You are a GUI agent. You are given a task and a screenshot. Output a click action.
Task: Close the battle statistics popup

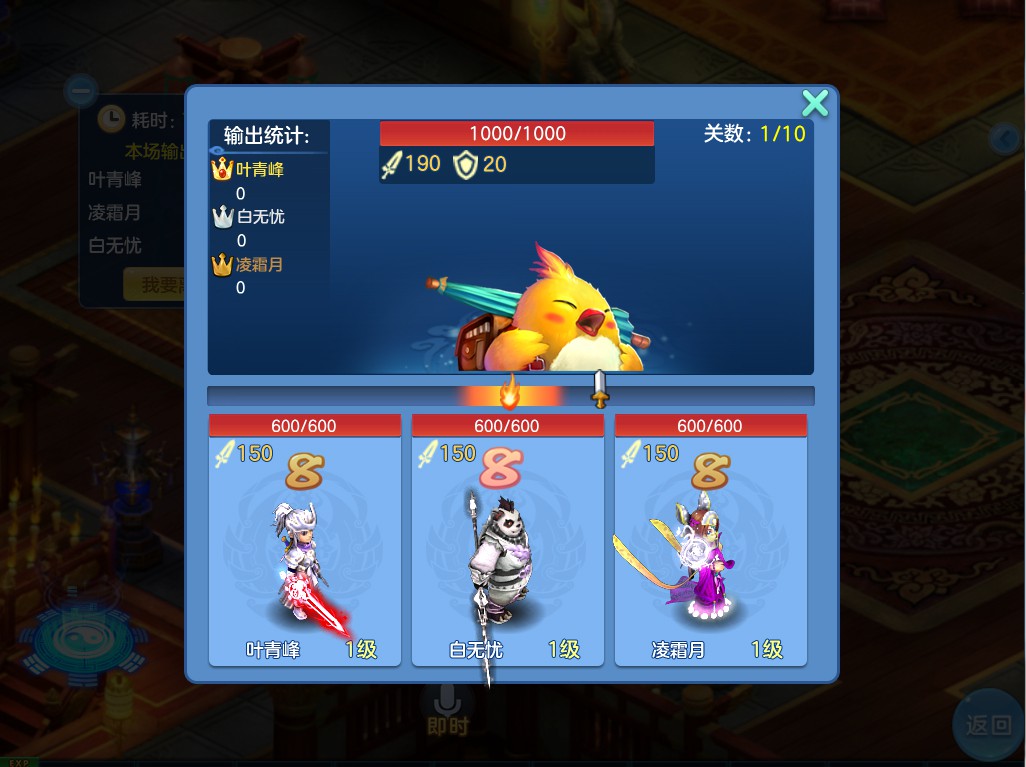point(815,103)
